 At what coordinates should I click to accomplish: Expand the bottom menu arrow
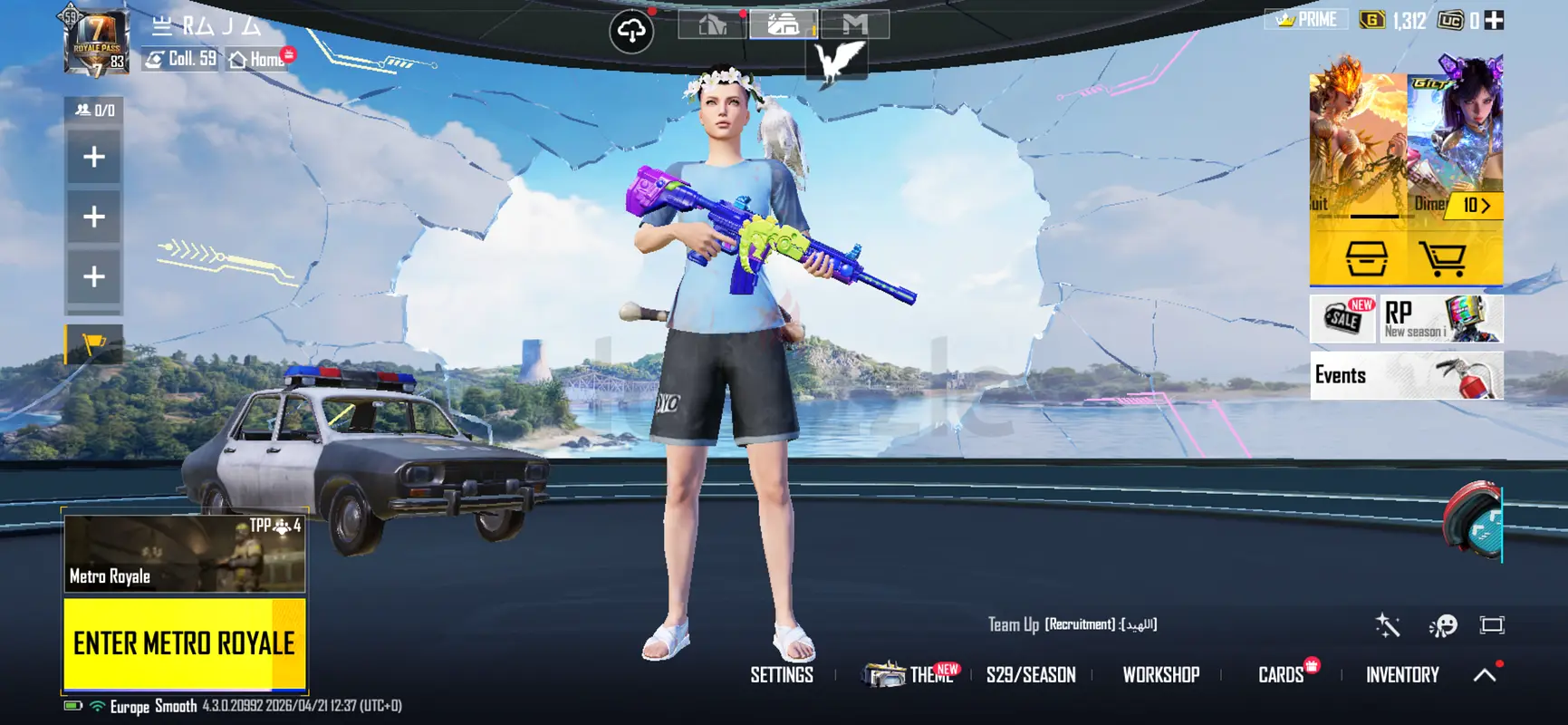(1485, 675)
